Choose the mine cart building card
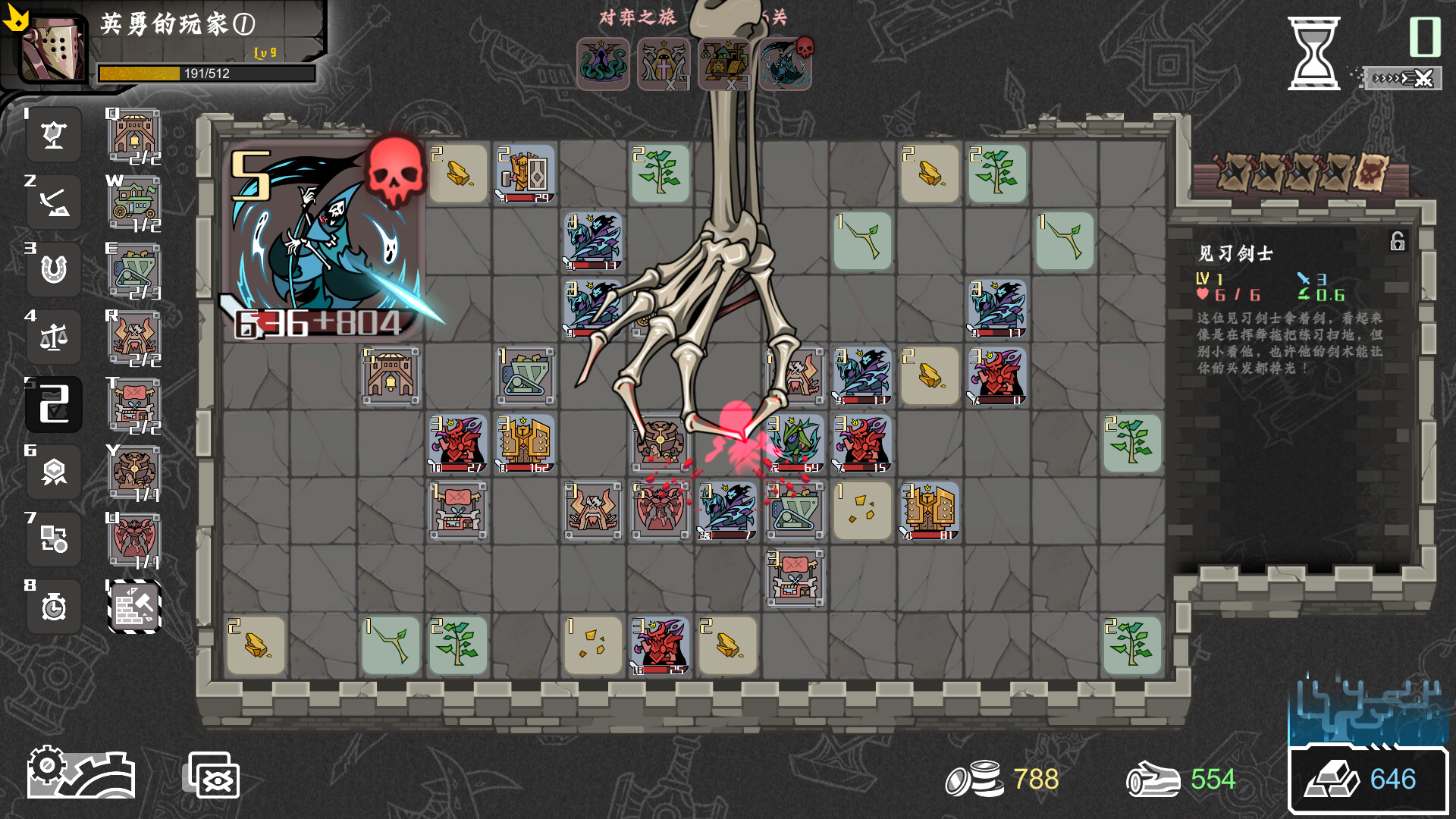This screenshot has height=819, width=1456. pos(134,270)
